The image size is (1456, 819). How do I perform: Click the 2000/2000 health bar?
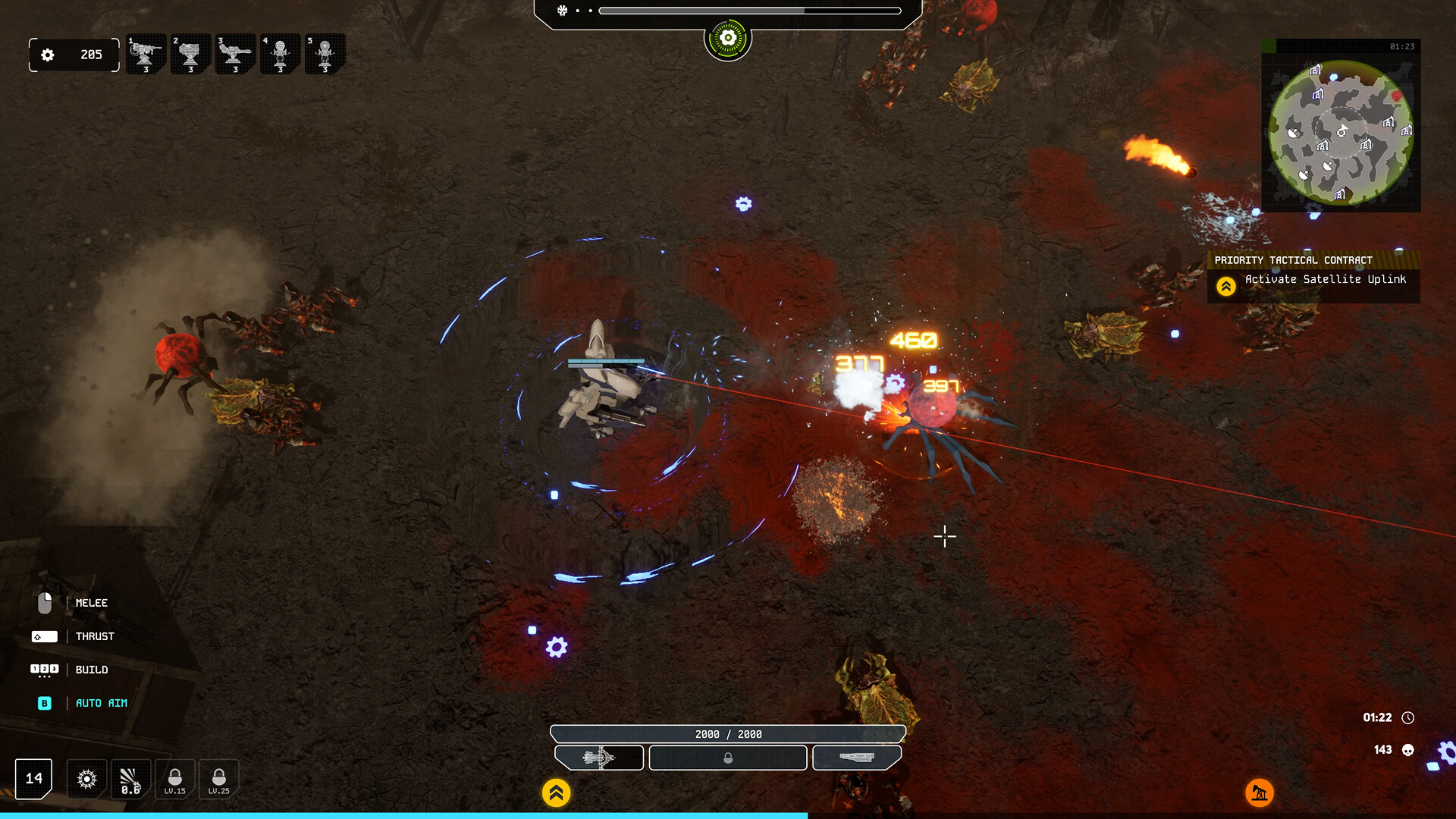point(728,733)
